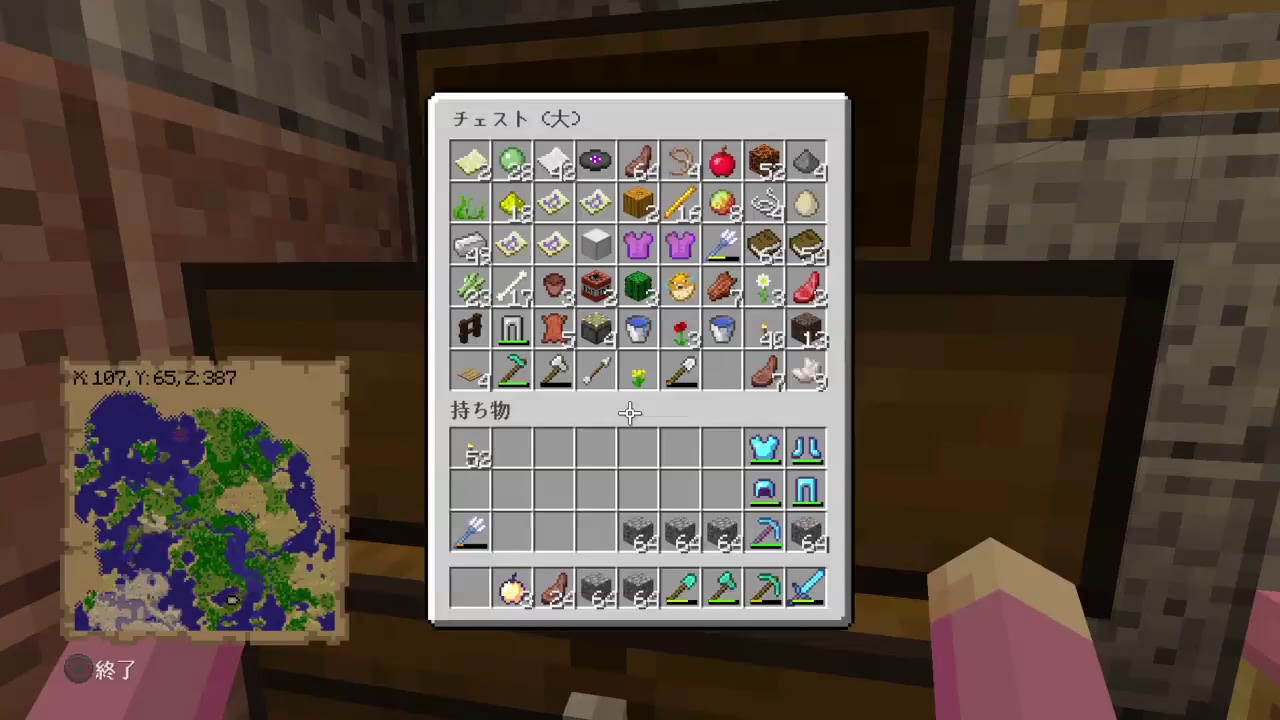Pick up the trident from the inventory
1280x720 pixels.
coord(471,531)
